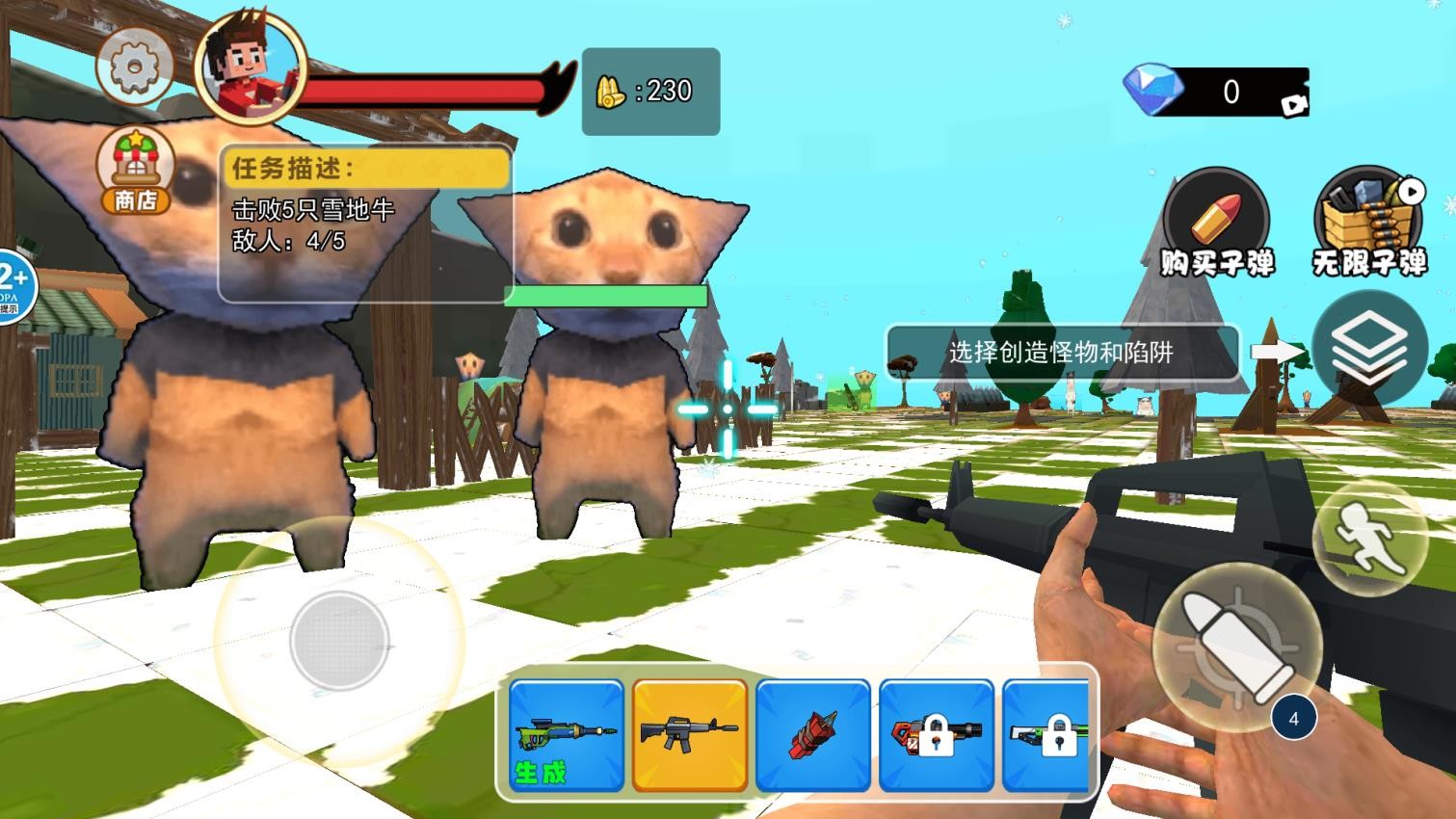This screenshot has height=819, width=1456.
Task: Select the black assault rifle slot
Action: [690, 734]
